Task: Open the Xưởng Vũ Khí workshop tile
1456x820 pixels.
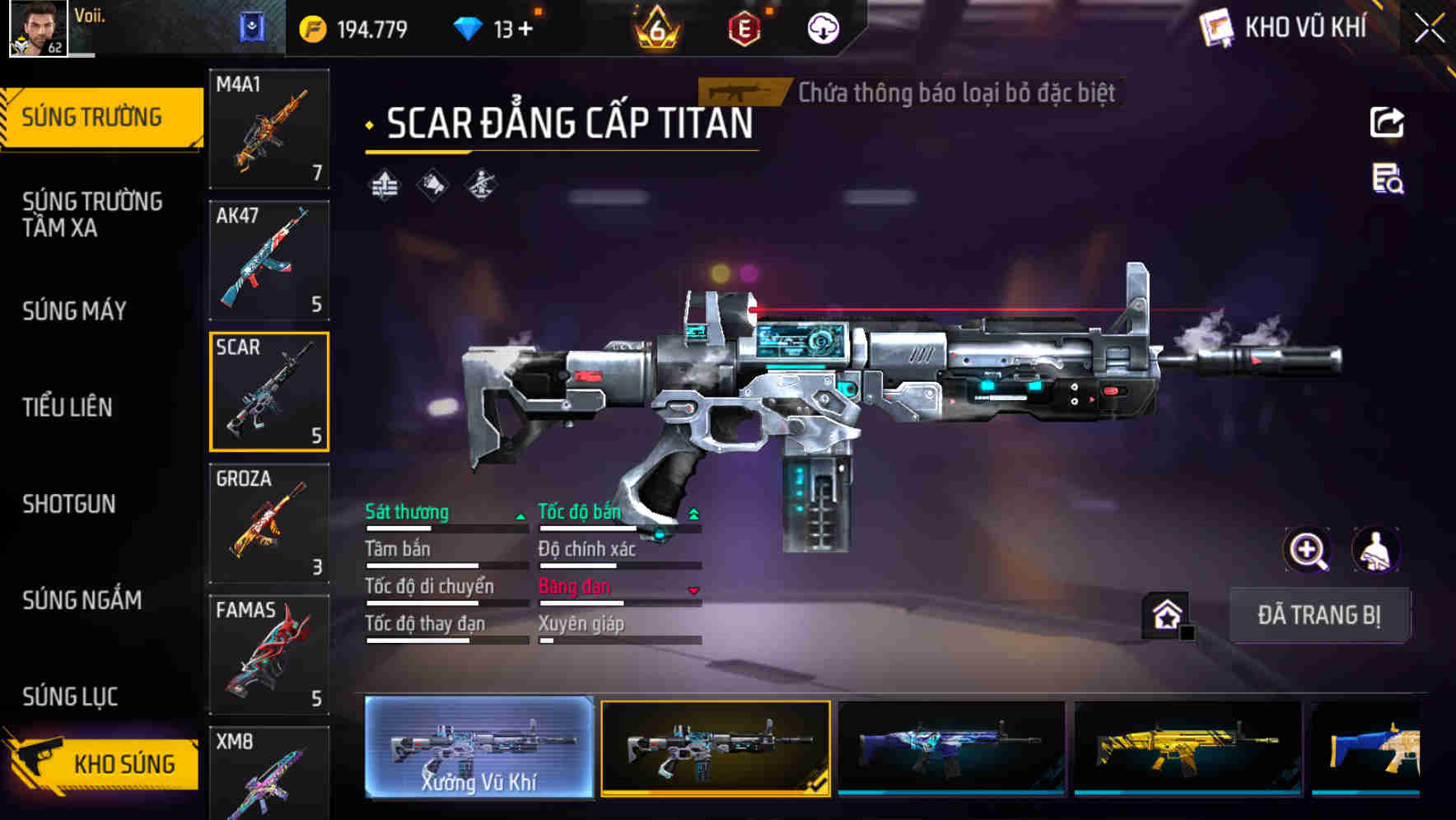Action: click(478, 748)
